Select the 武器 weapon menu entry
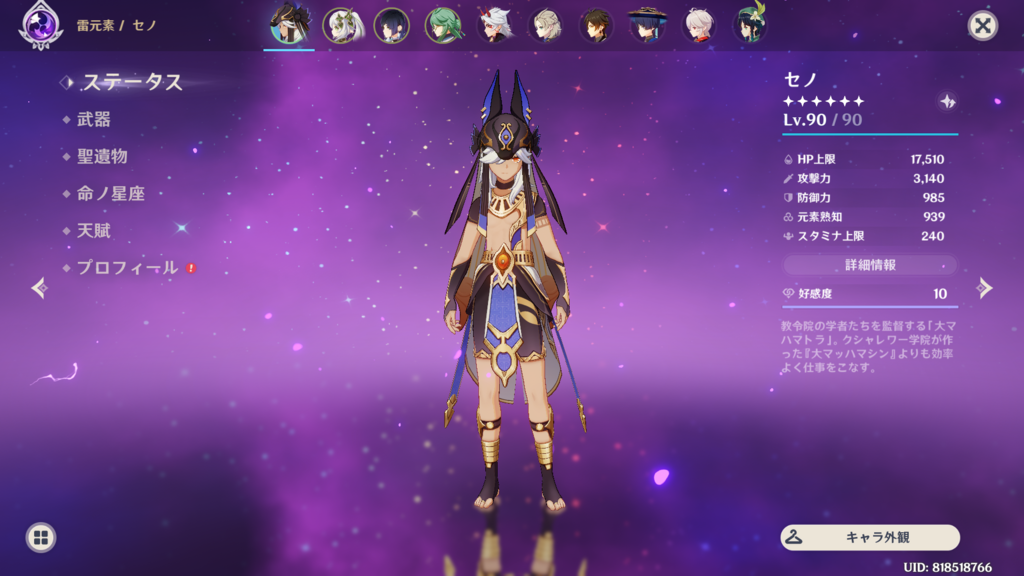 pos(93,119)
